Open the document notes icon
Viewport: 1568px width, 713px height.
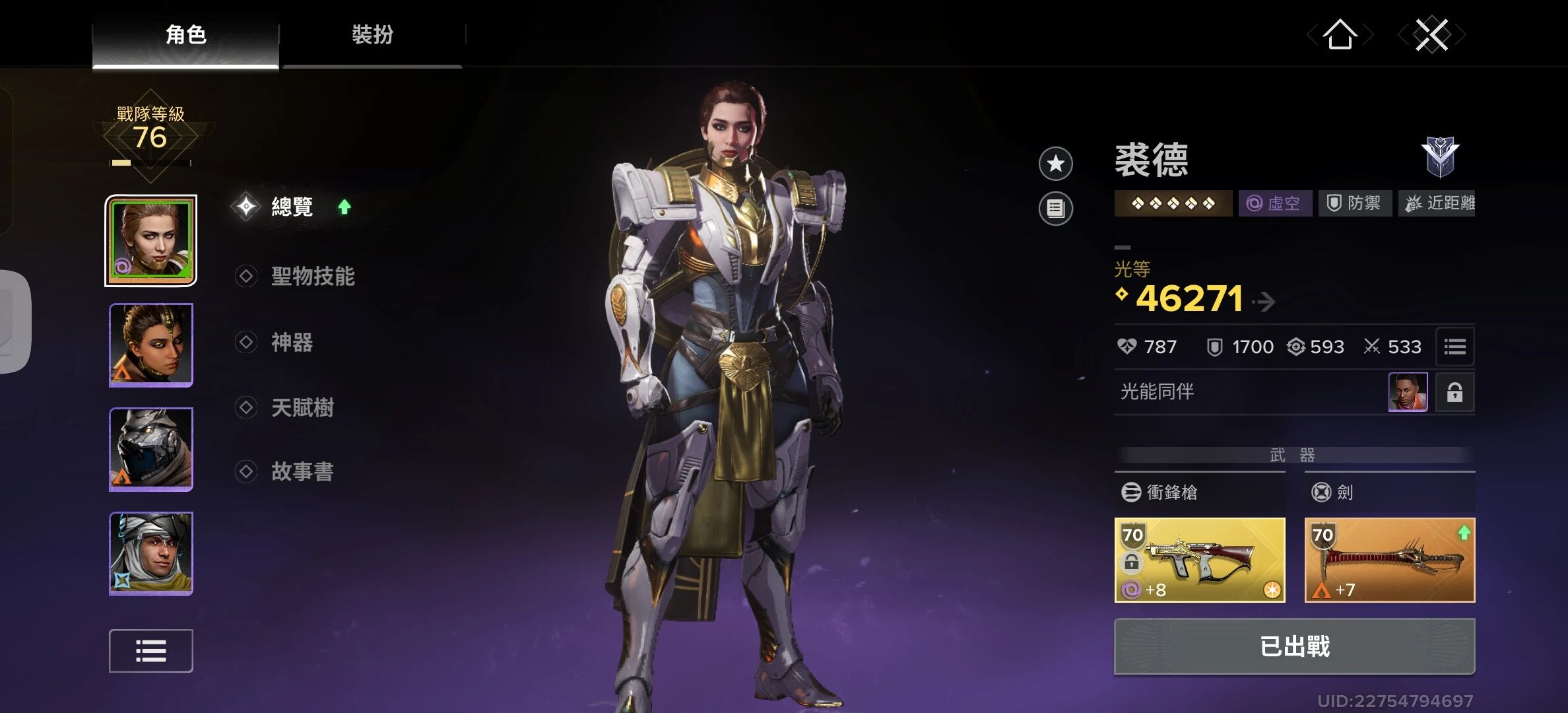pos(1055,209)
